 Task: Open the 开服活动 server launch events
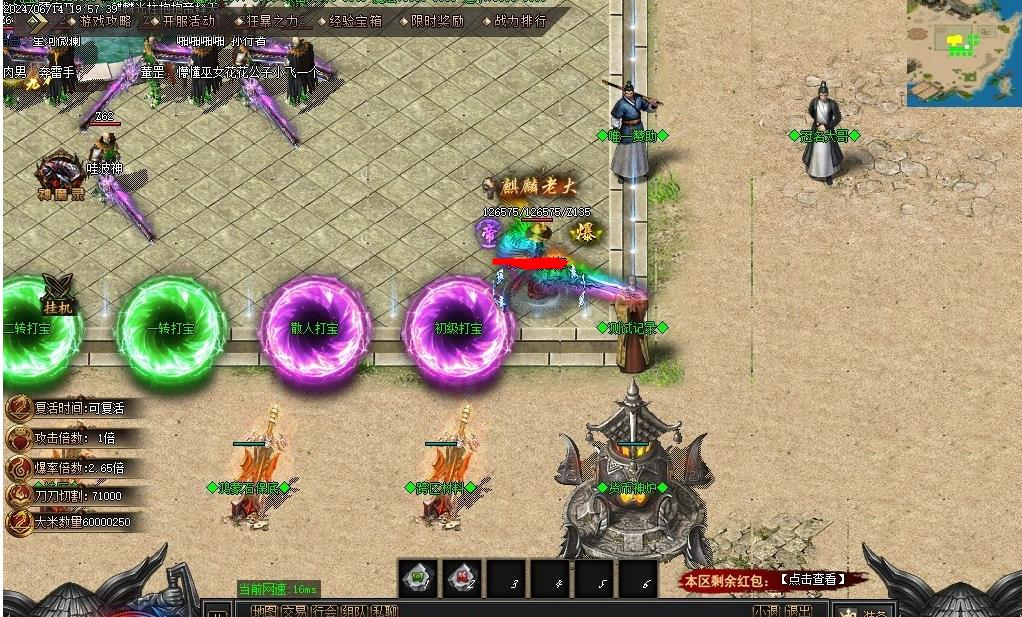(x=188, y=20)
